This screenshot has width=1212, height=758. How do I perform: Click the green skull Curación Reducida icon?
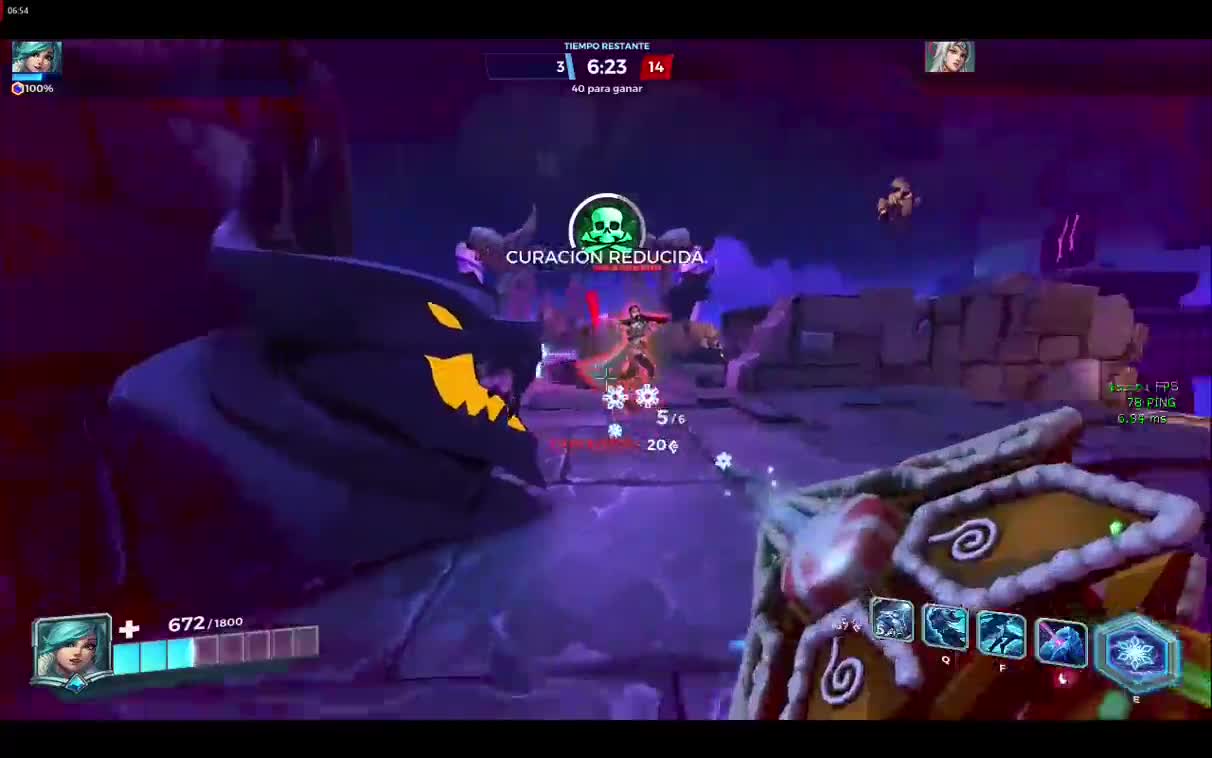pyautogui.click(x=606, y=223)
